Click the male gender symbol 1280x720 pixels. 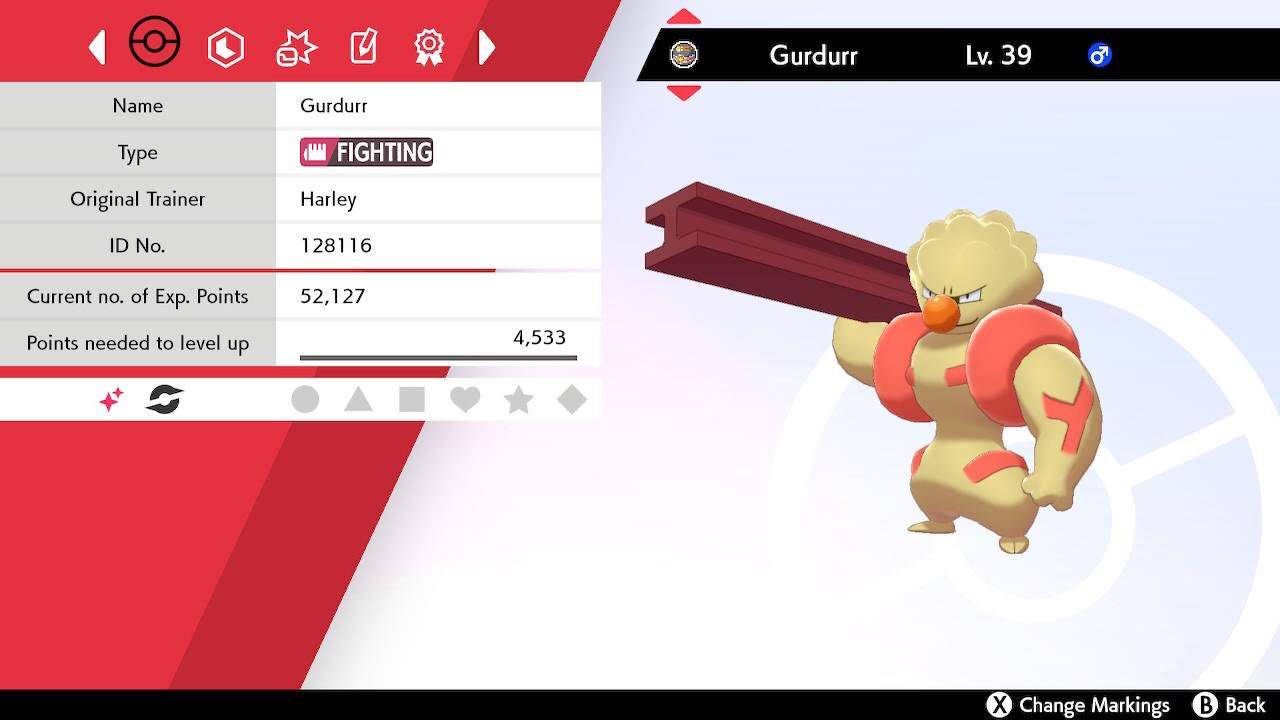pyautogui.click(x=1100, y=56)
